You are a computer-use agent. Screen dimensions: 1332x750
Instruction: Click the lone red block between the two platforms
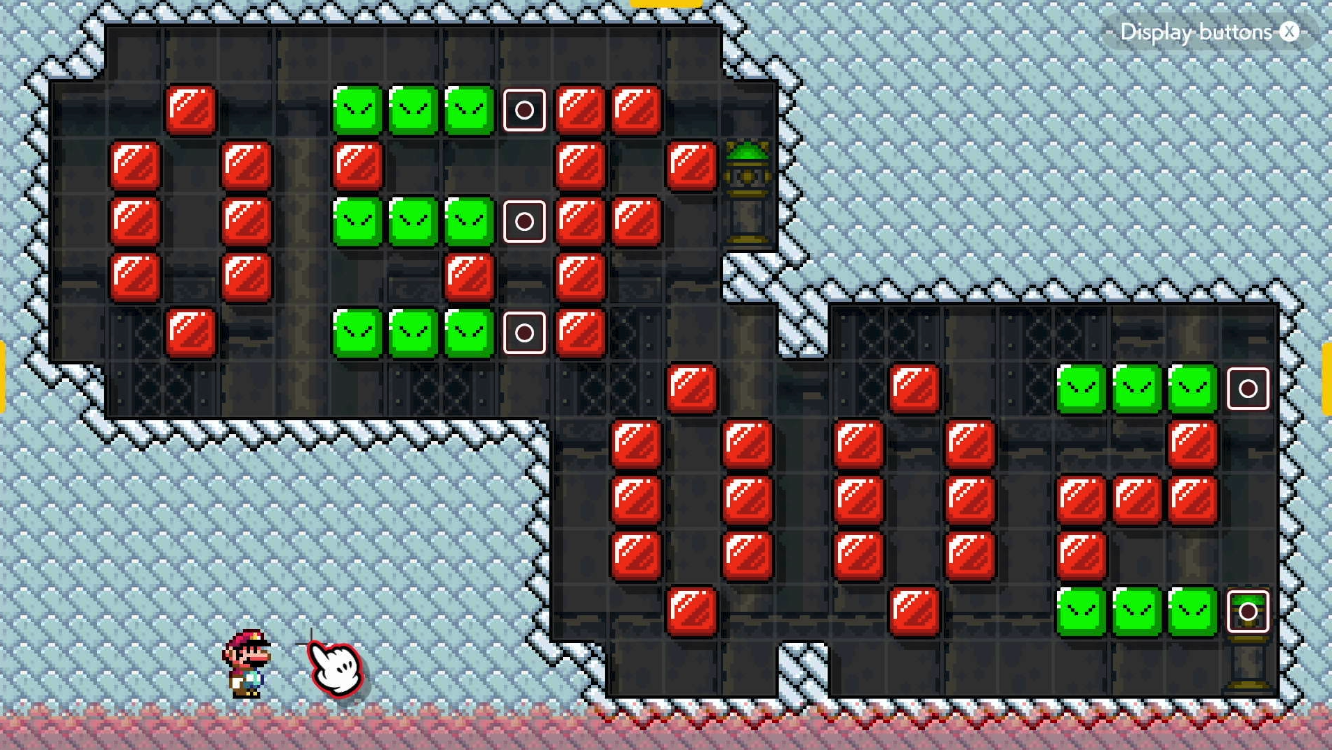(x=693, y=387)
